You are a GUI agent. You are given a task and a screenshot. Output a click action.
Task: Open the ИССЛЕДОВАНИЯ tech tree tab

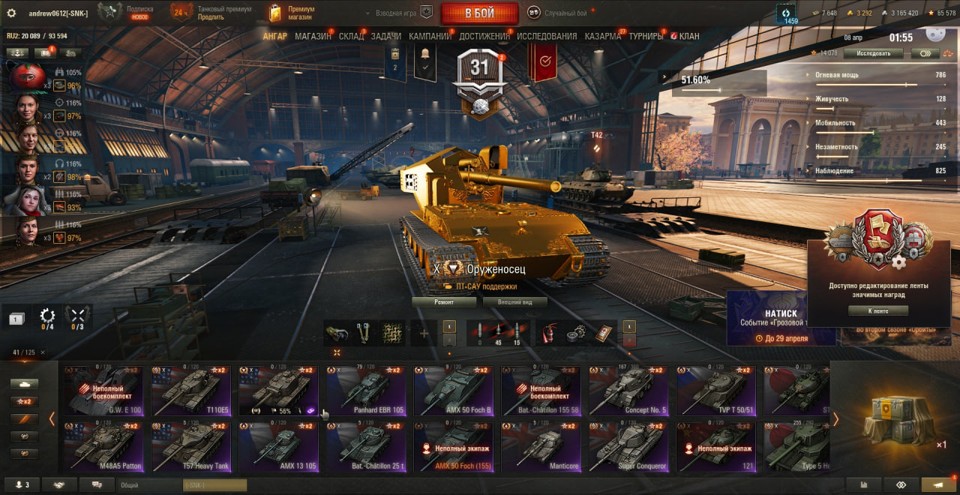tap(546, 36)
